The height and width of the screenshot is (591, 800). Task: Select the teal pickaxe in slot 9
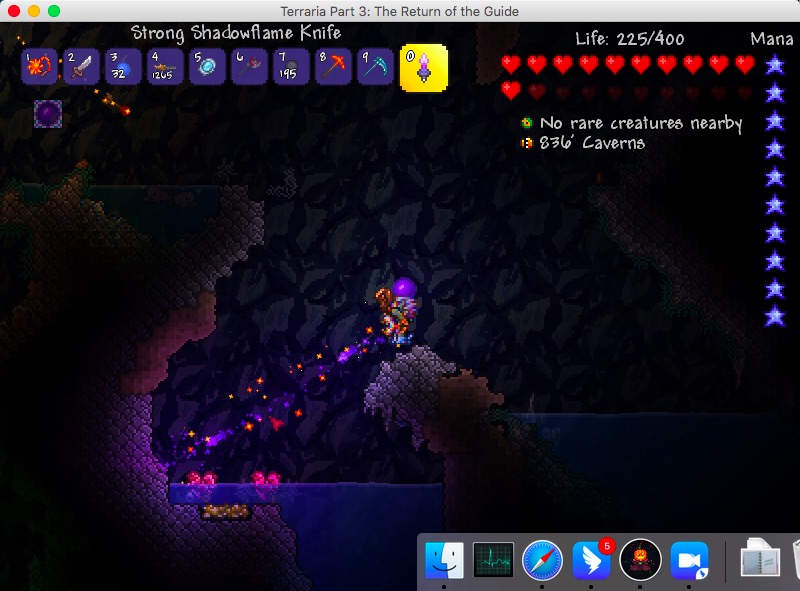pos(375,67)
